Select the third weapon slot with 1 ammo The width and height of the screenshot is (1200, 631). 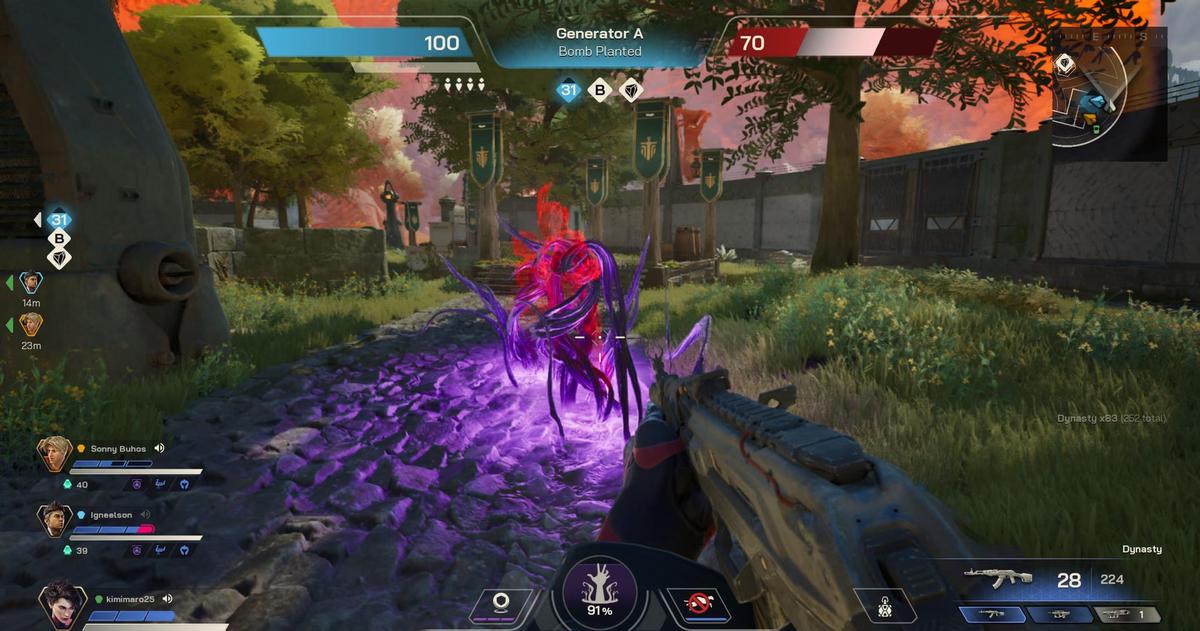pos(1126,614)
